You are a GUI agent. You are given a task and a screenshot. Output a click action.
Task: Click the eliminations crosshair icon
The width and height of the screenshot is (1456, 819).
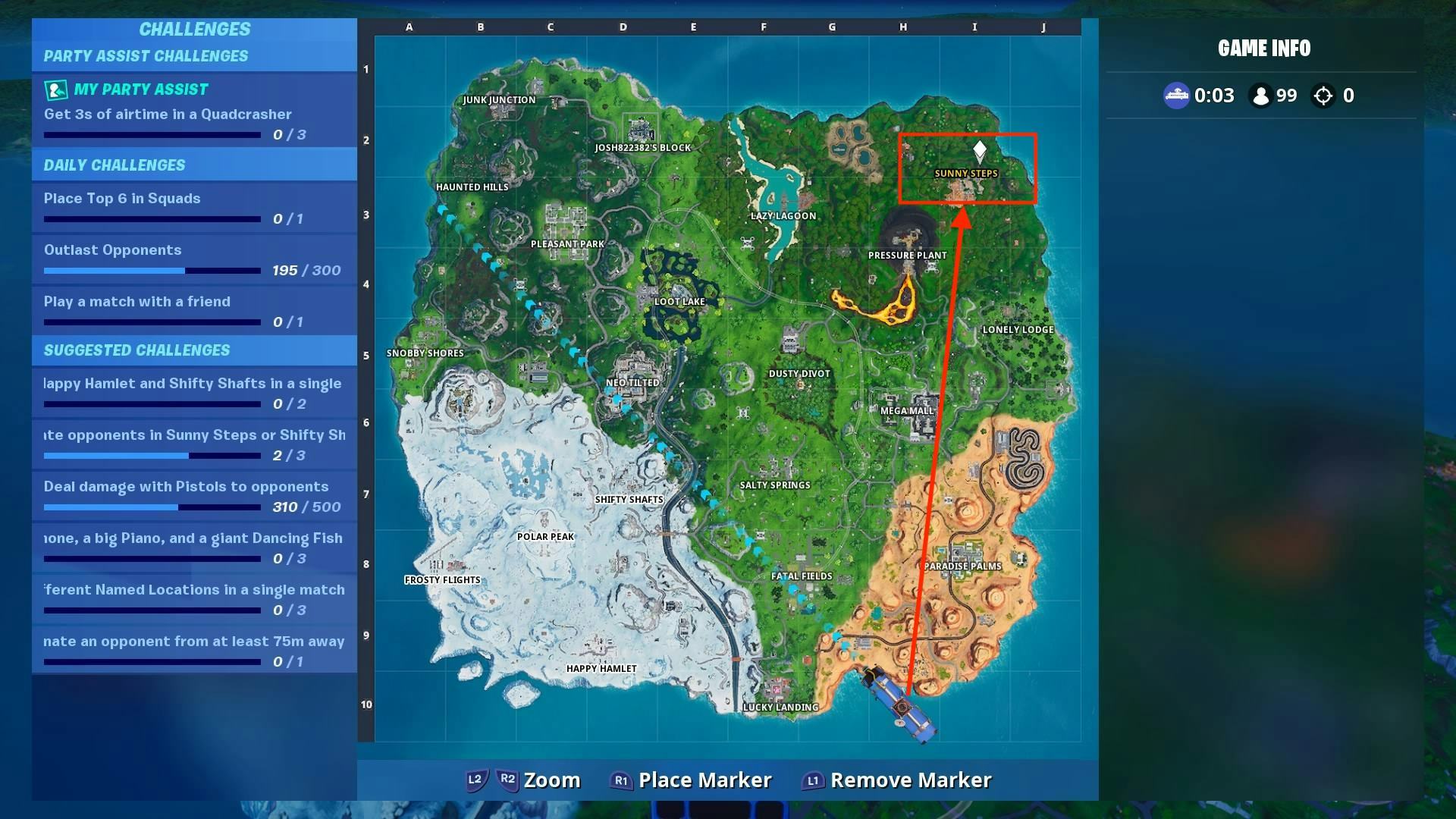pos(1324,96)
